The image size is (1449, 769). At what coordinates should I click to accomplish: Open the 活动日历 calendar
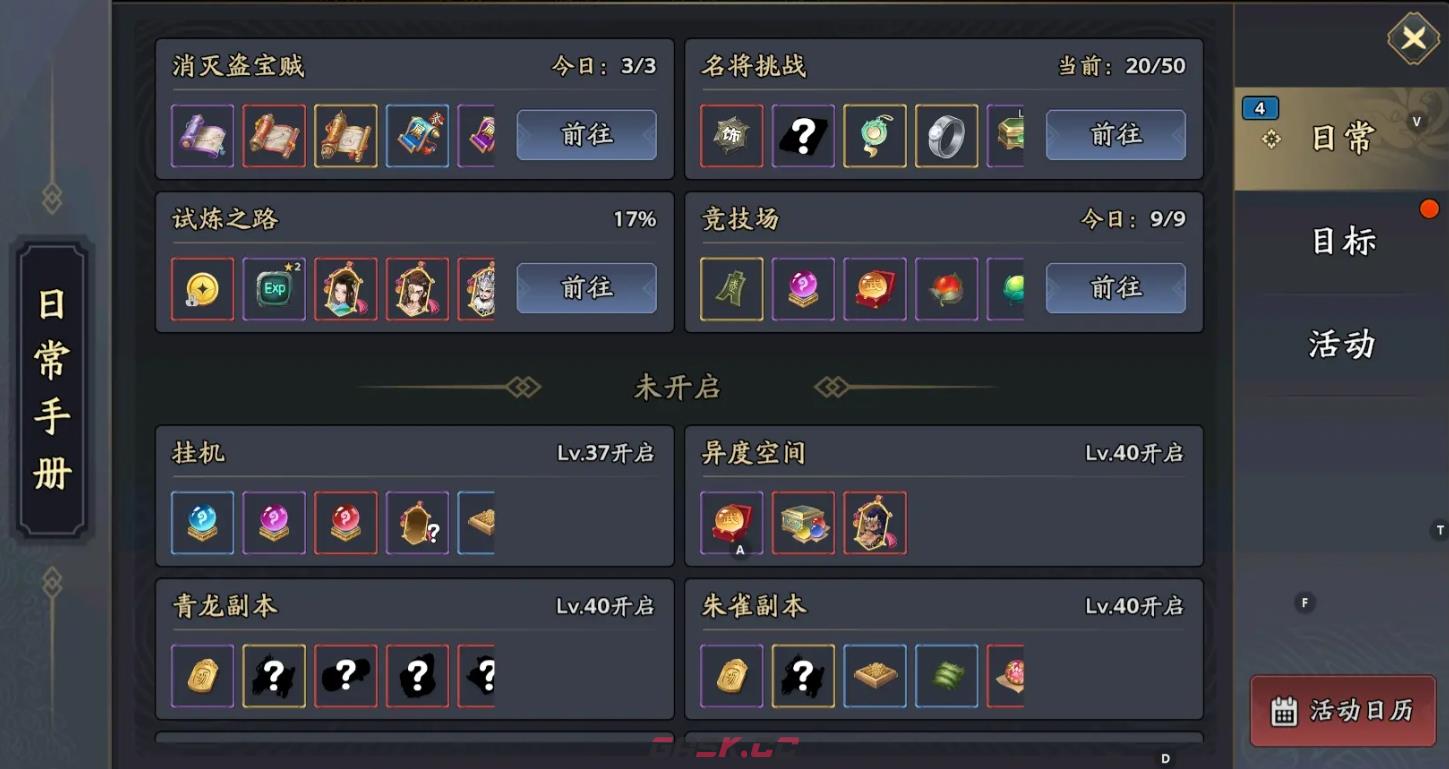1342,711
